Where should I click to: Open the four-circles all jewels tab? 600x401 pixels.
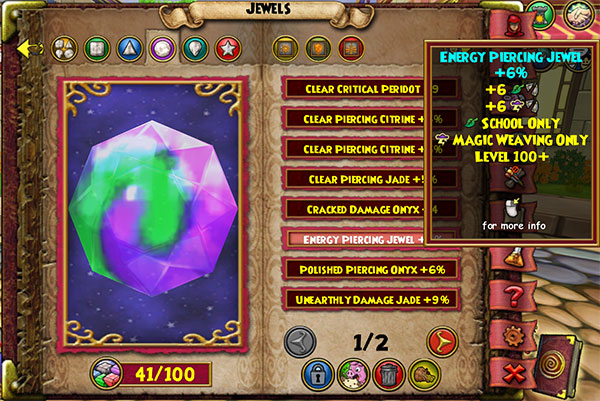pyautogui.click(x=61, y=47)
